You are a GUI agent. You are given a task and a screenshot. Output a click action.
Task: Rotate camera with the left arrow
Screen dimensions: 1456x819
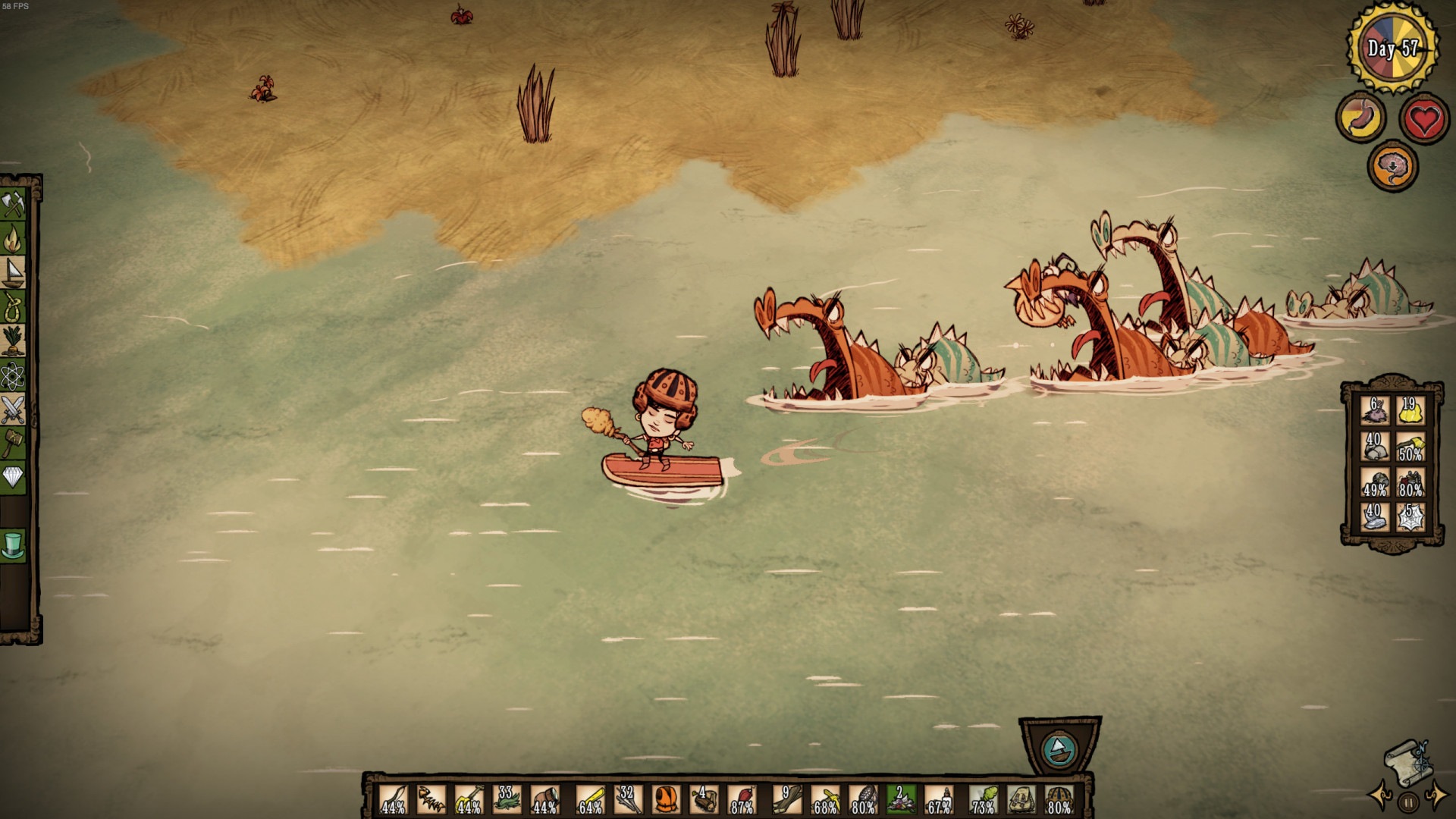tap(1380, 798)
